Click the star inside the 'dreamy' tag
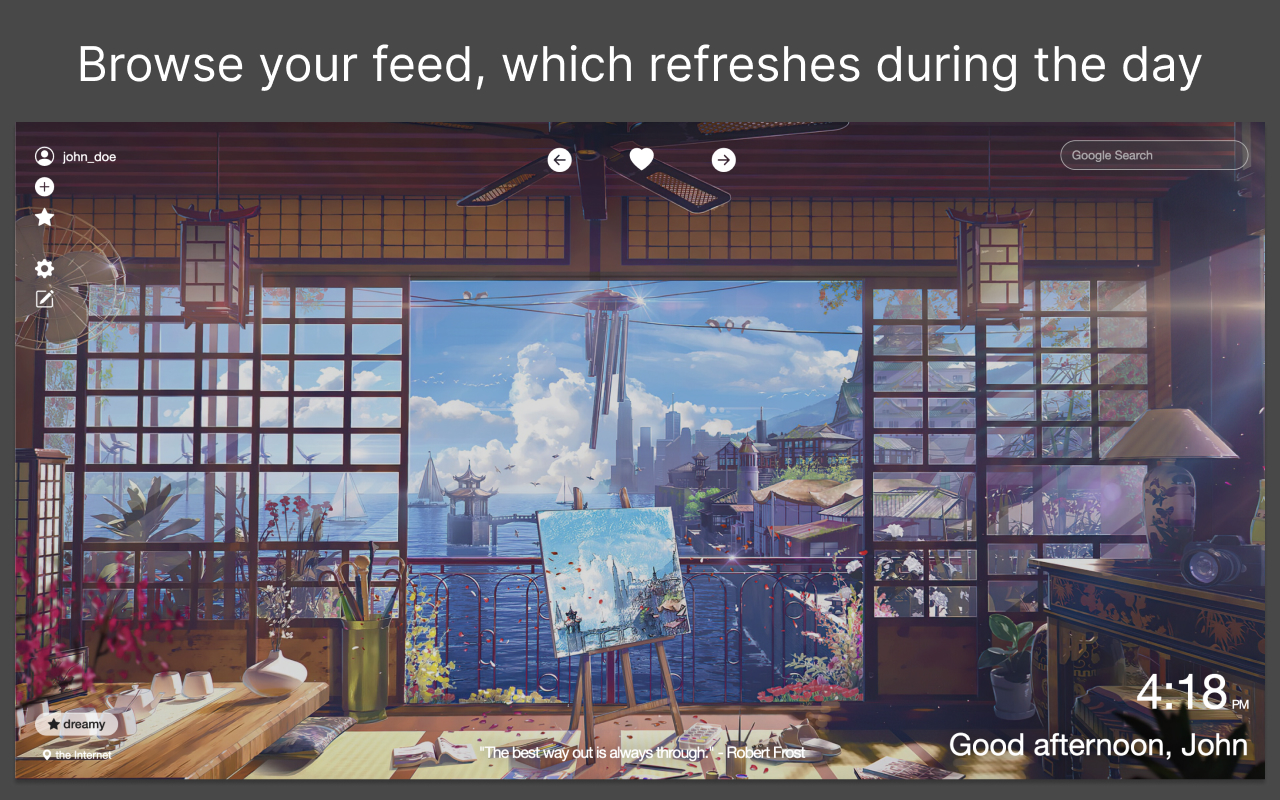This screenshot has width=1280, height=800. 55,723
